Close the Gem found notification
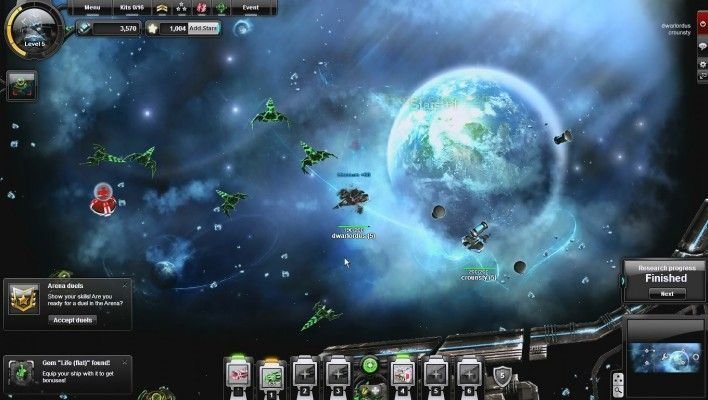Screen dimensions: 708x400 click(125, 361)
